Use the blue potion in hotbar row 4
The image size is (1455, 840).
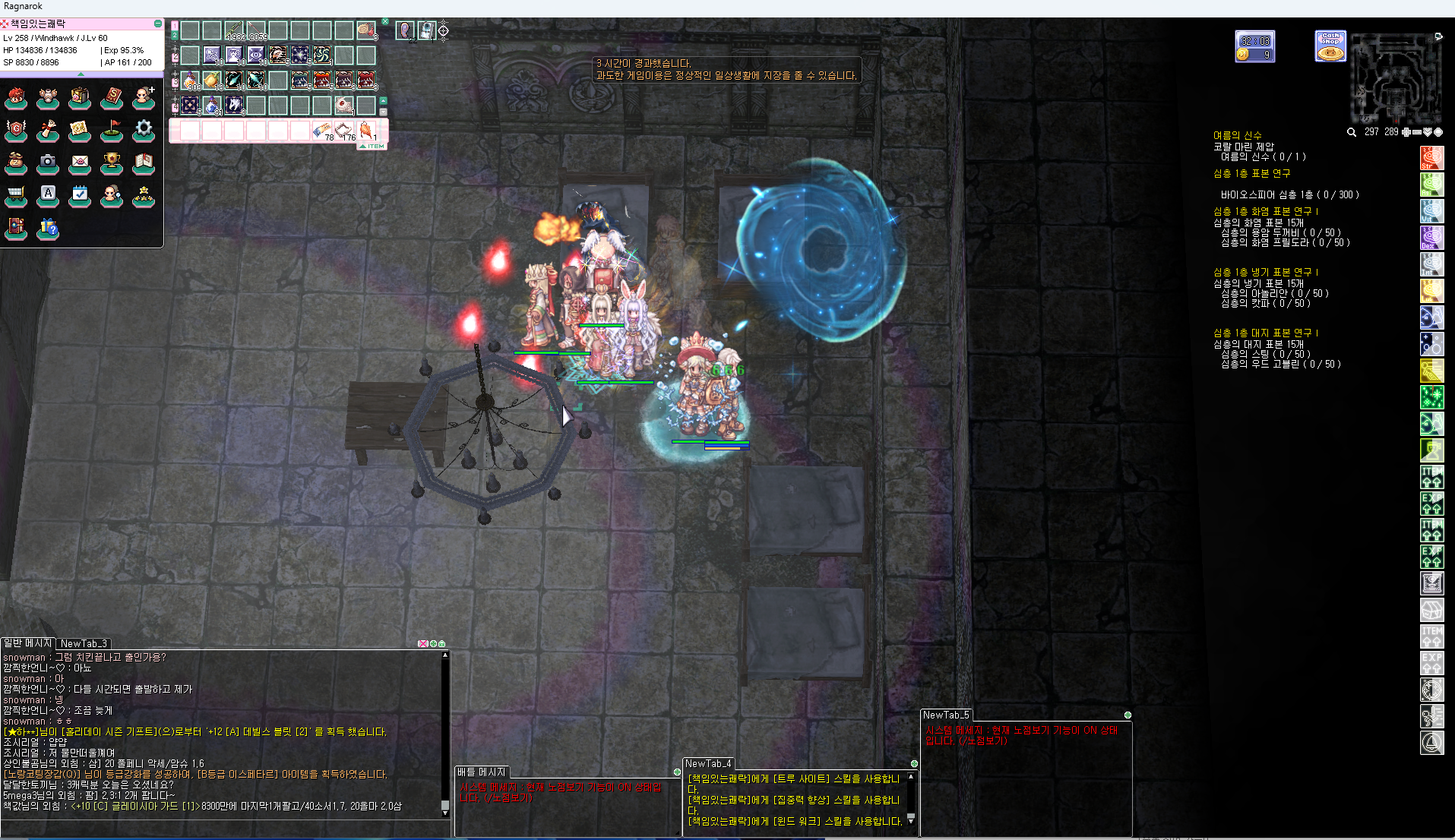[x=212, y=105]
